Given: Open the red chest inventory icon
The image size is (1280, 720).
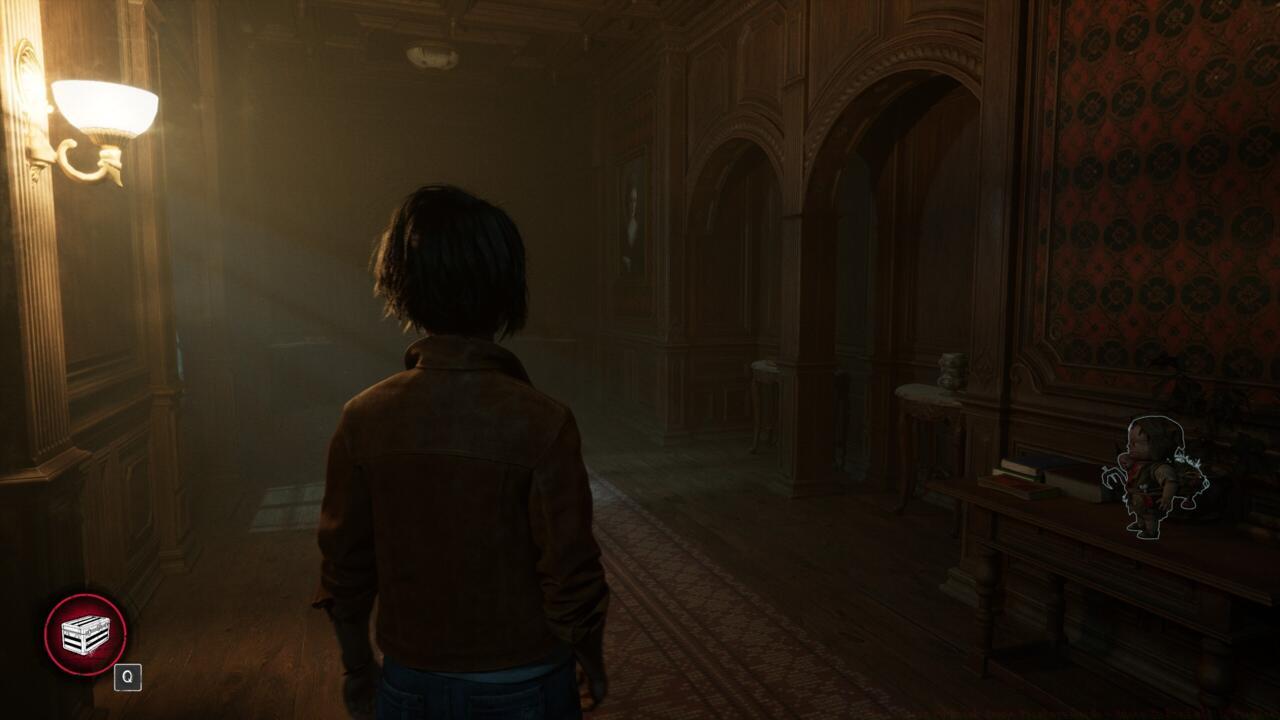Looking at the screenshot, I should [x=85, y=634].
